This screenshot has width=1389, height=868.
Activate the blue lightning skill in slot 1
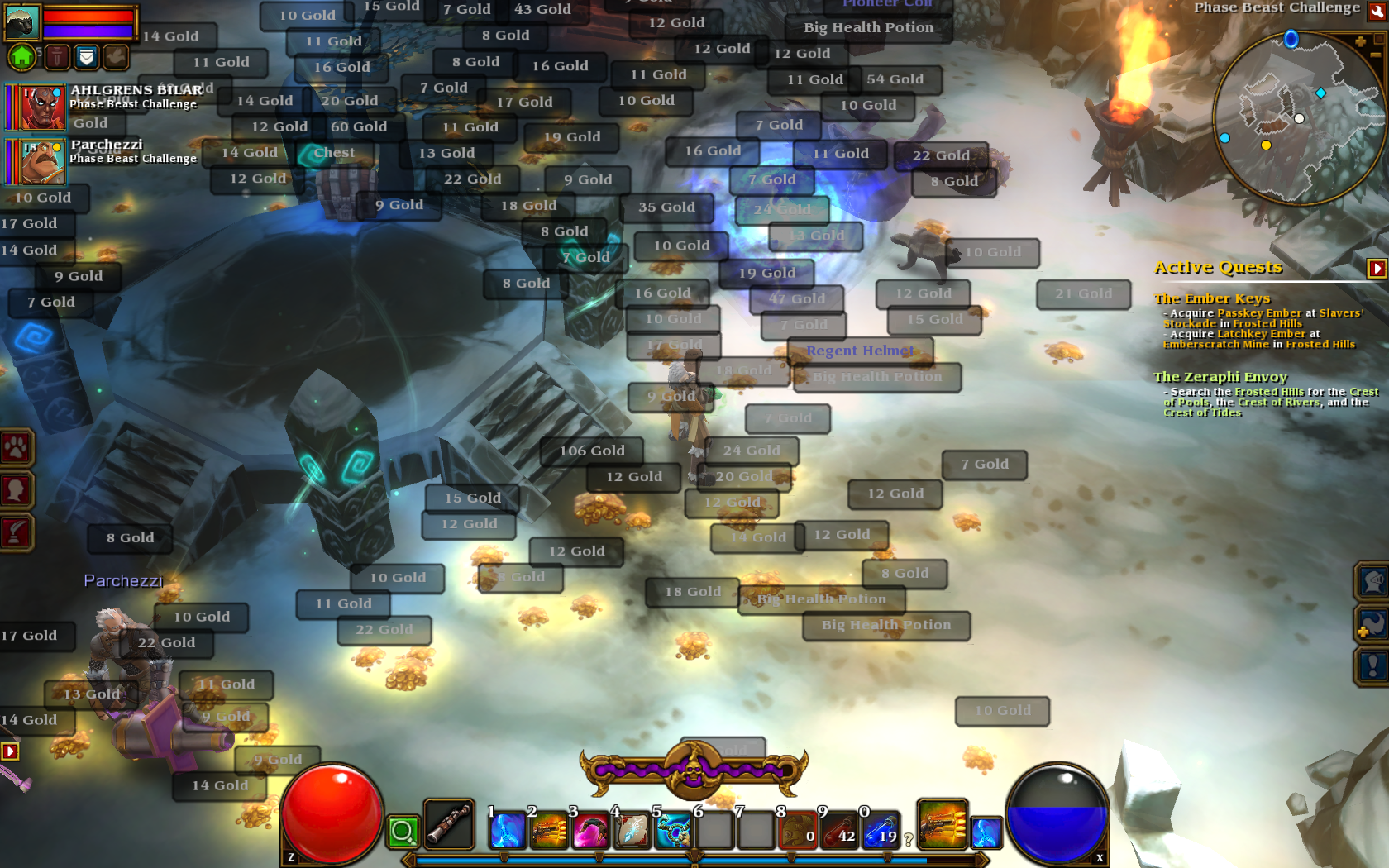(507, 830)
